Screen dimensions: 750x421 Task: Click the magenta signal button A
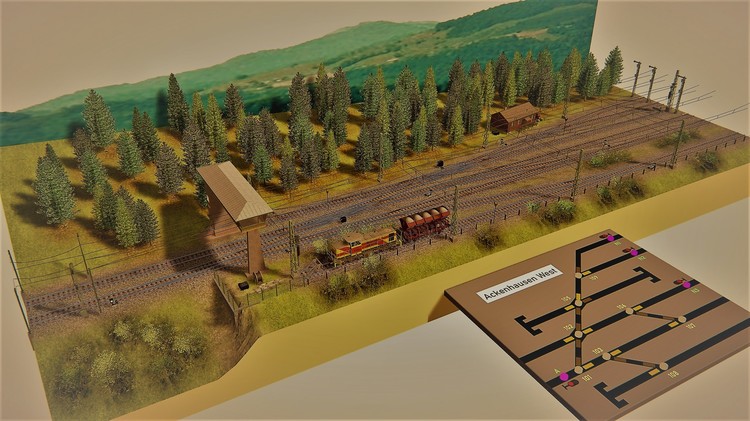tap(564, 376)
